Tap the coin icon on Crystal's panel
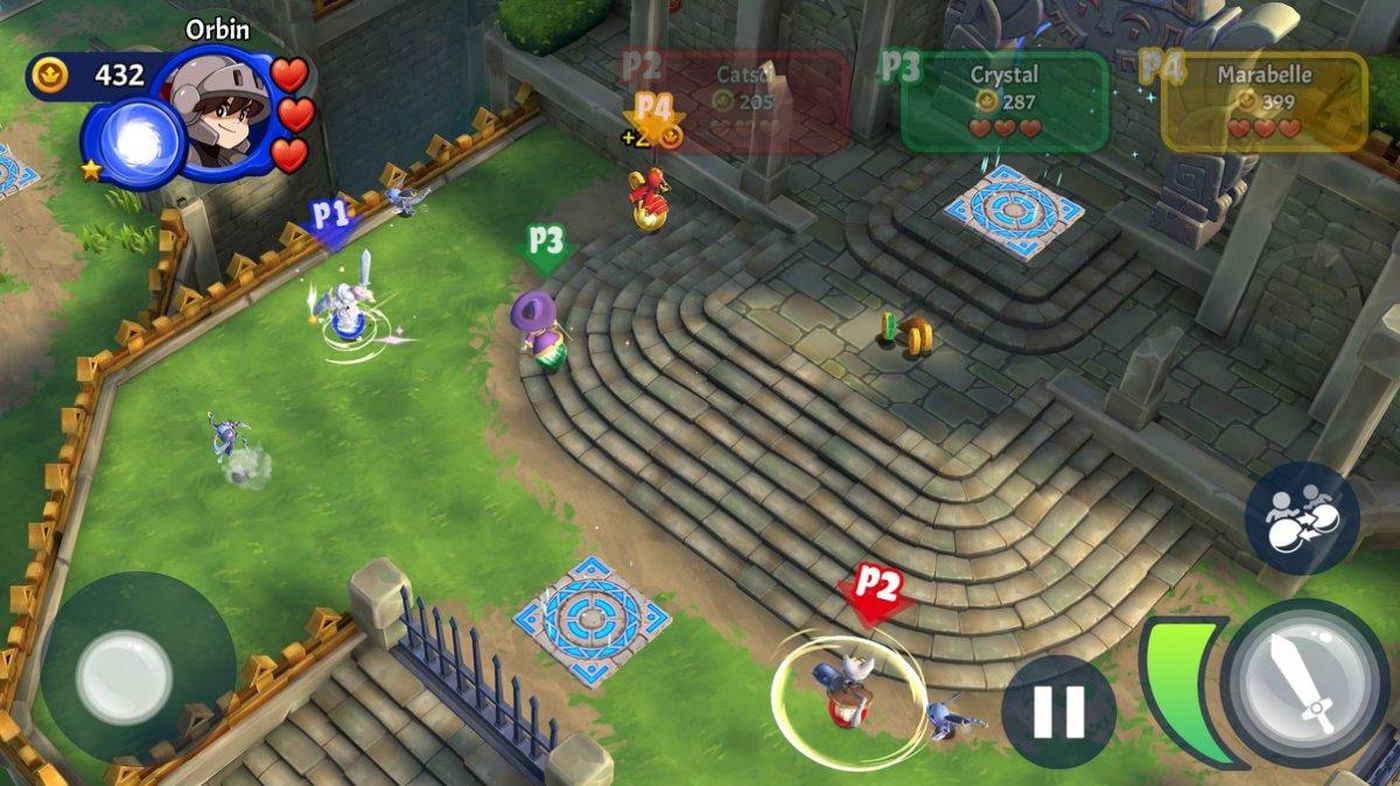1400x786 pixels. tap(985, 99)
